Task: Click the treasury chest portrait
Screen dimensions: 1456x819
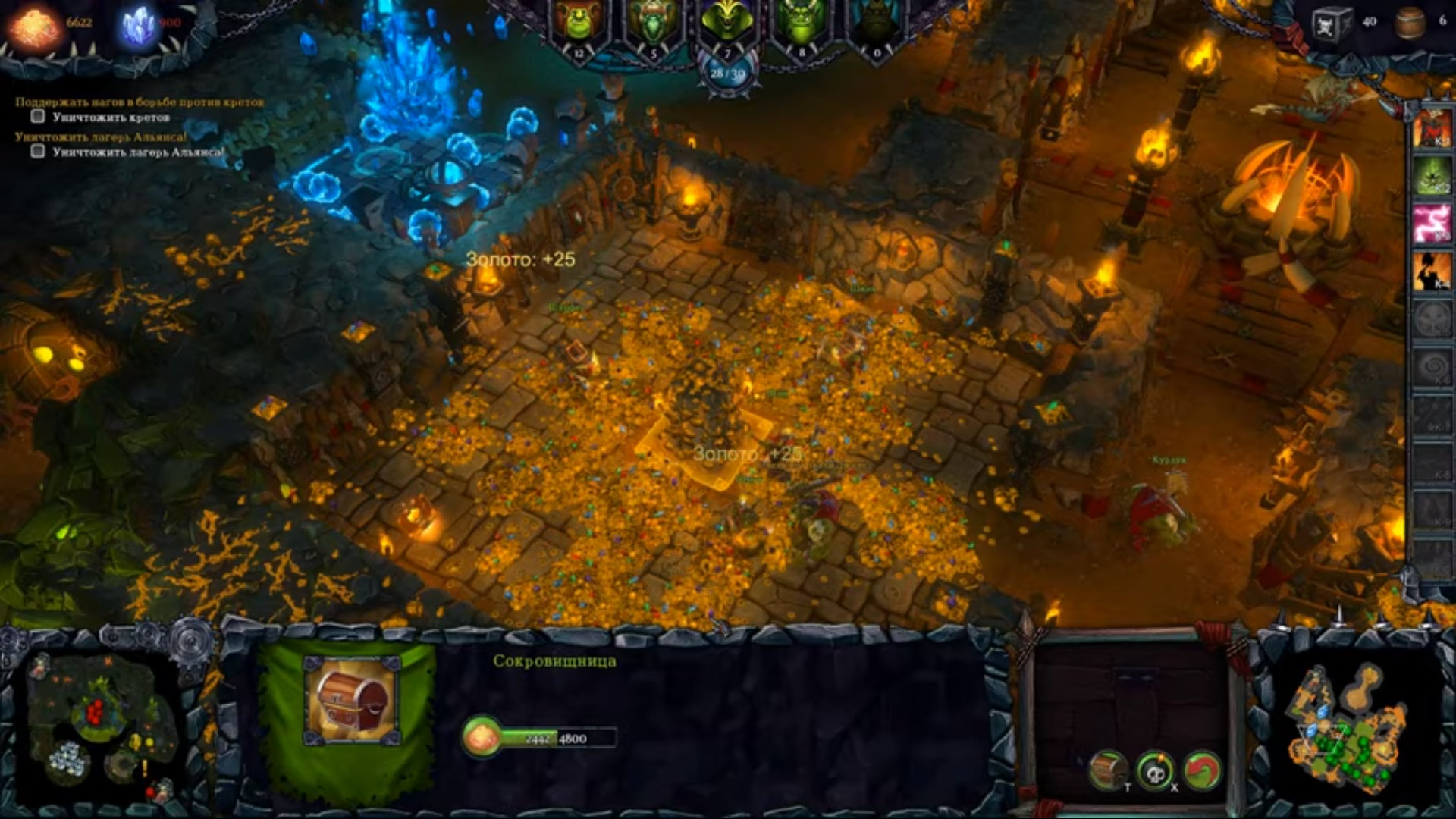Action: click(x=353, y=699)
